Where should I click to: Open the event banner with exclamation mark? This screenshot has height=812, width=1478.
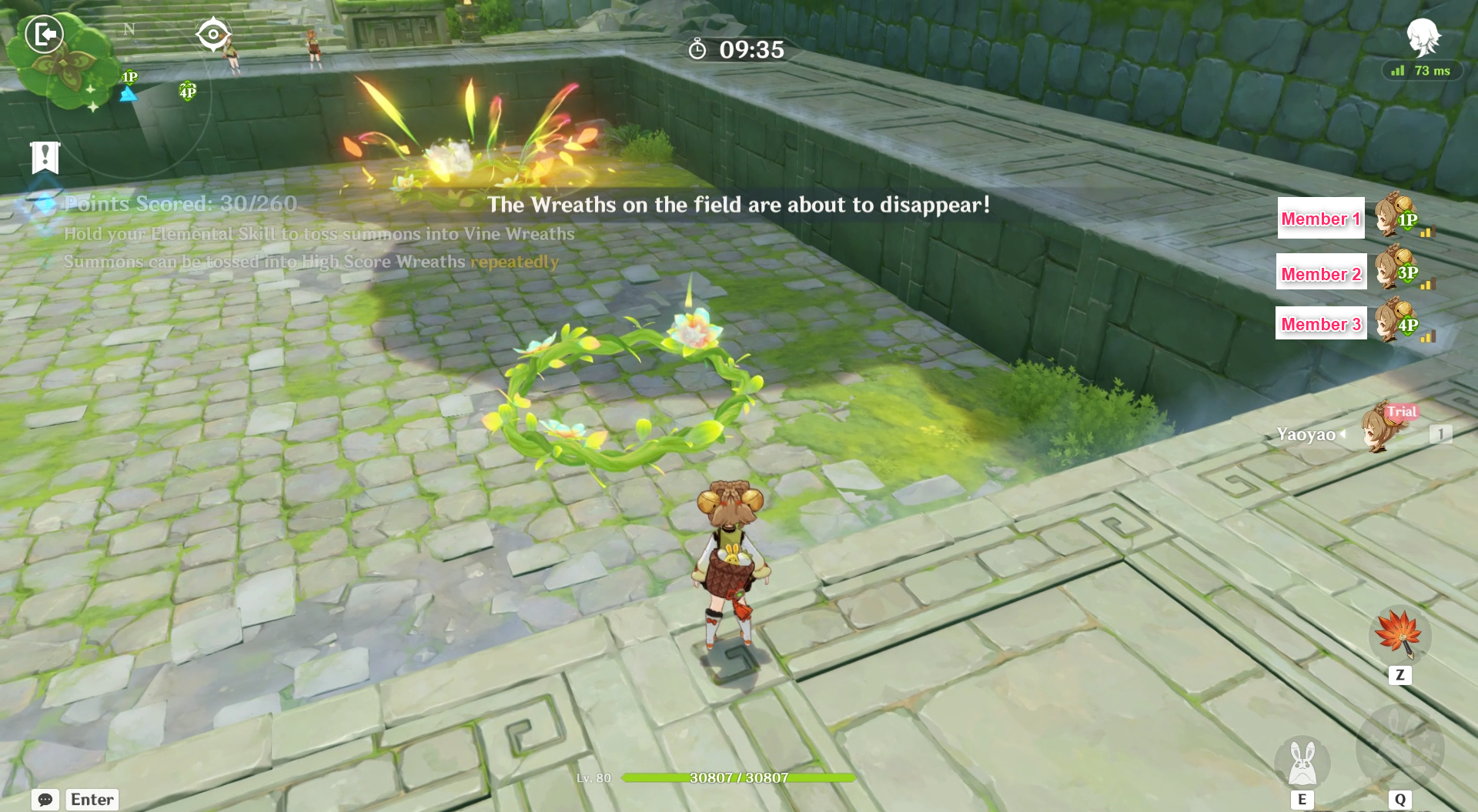pyautogui.click(x=44, y=157)
